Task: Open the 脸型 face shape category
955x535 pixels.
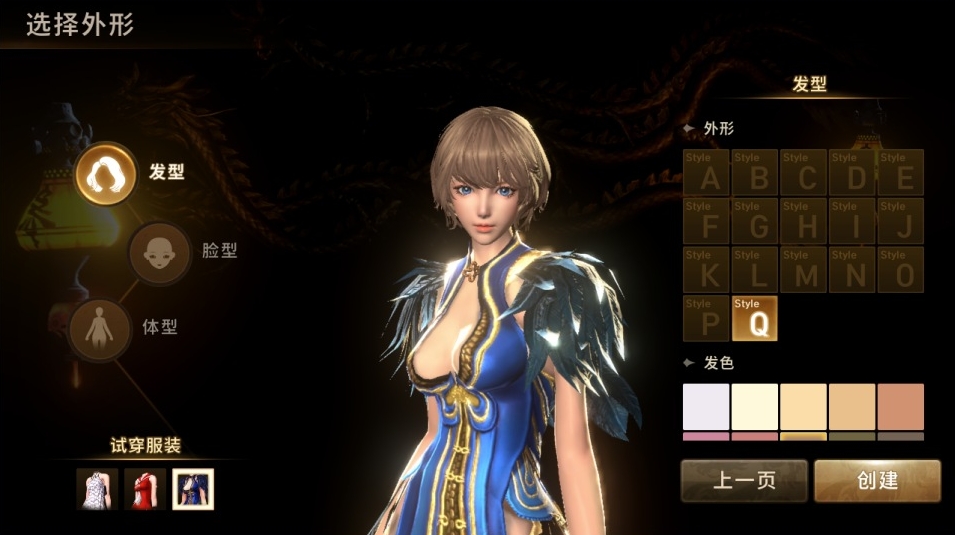Action: (x=160, y=252)
